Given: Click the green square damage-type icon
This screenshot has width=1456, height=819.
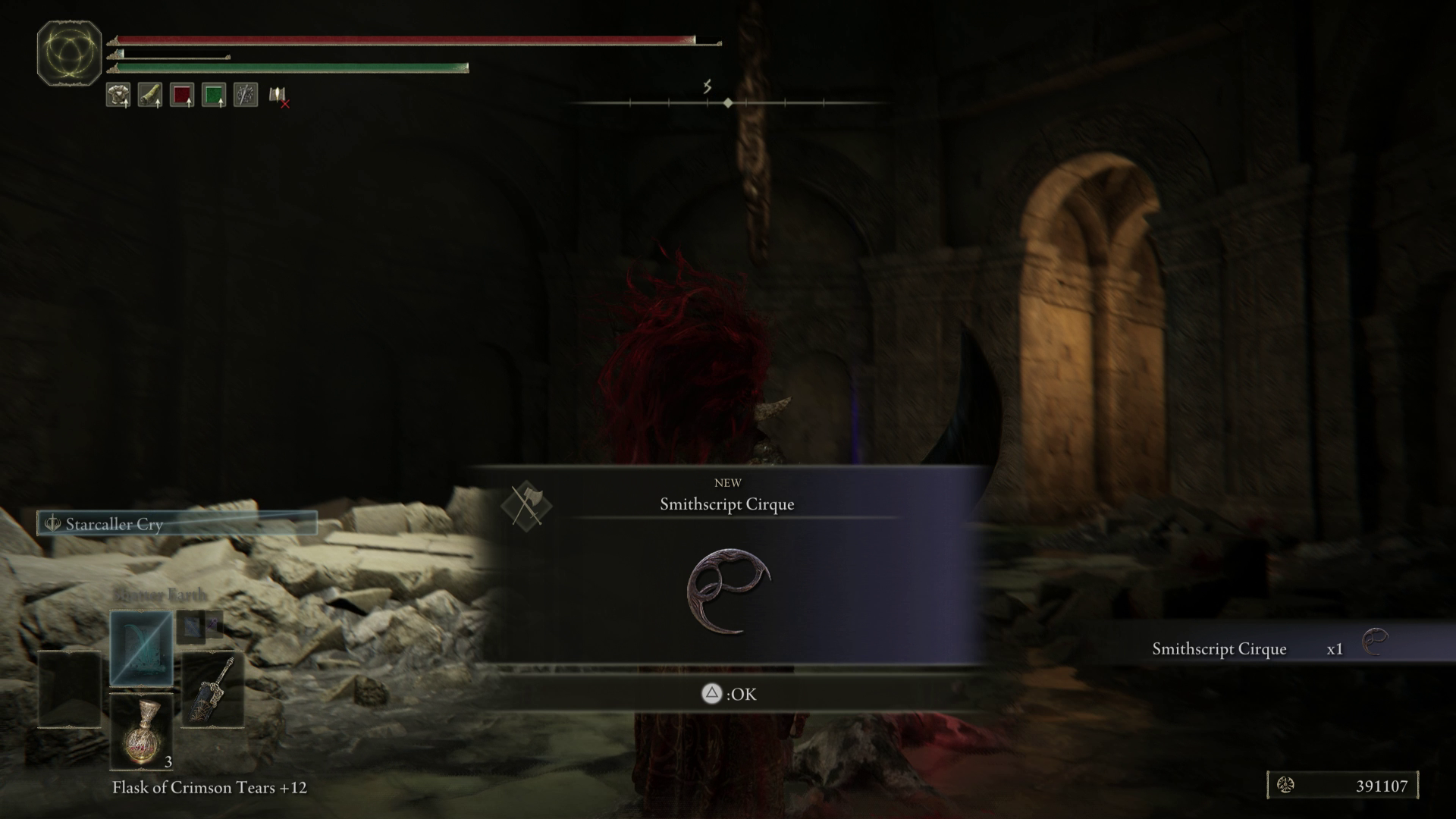Looking at the screenshot, I should click(215, 95).
